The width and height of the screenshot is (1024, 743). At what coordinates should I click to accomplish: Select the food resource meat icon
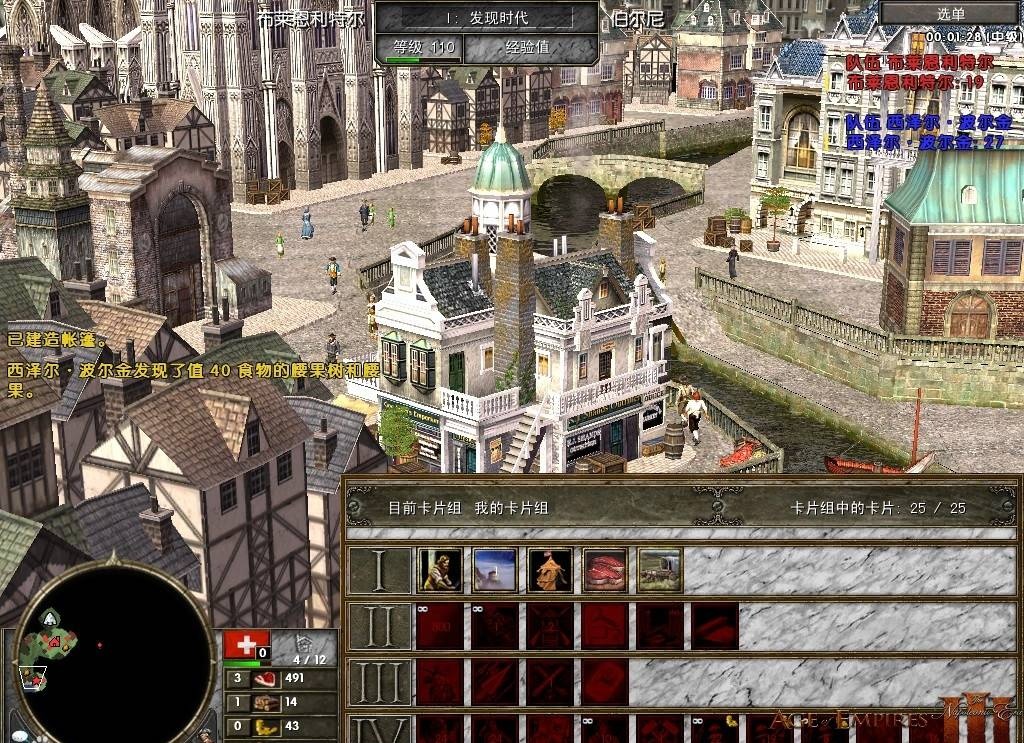[x=267, y=678]
